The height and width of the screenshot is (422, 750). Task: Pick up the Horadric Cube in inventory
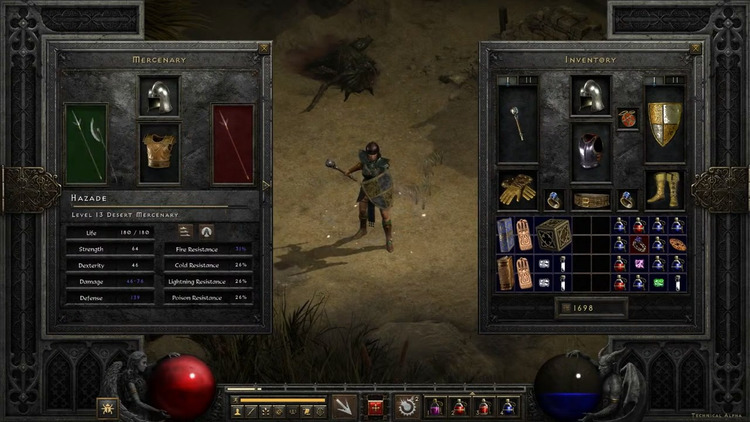pos(553,235)
